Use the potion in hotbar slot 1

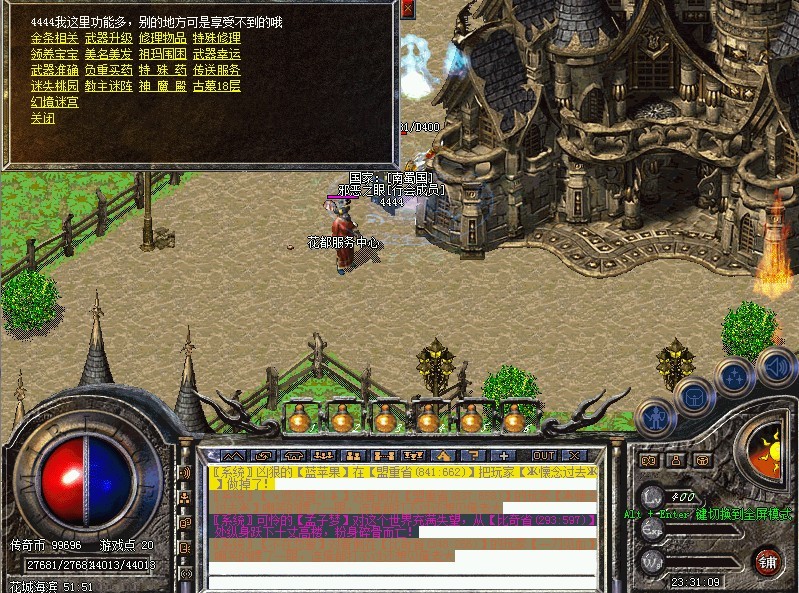[297, 419]
